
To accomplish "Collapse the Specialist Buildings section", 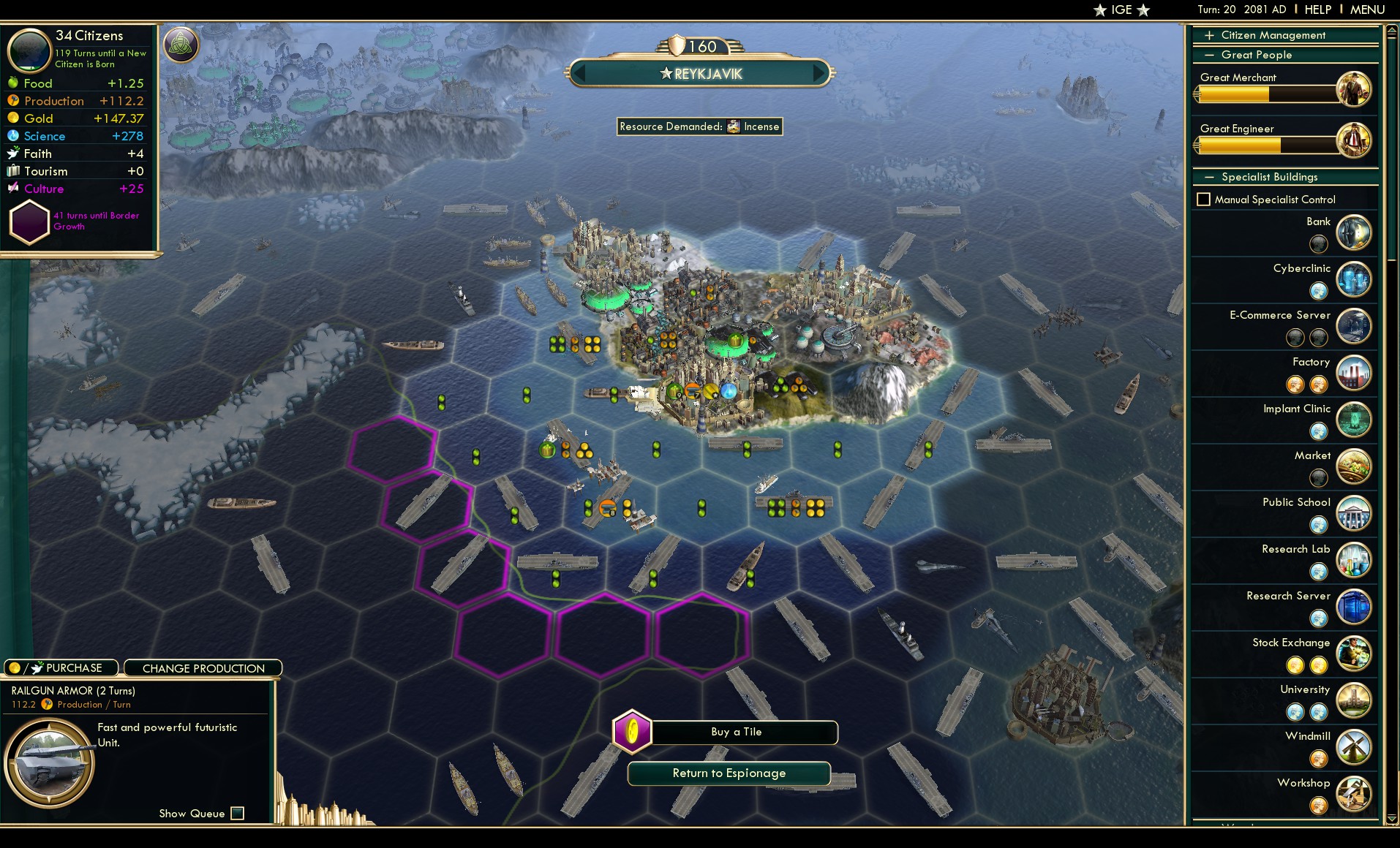I will pyautogui.click(x=1211, y=177).
